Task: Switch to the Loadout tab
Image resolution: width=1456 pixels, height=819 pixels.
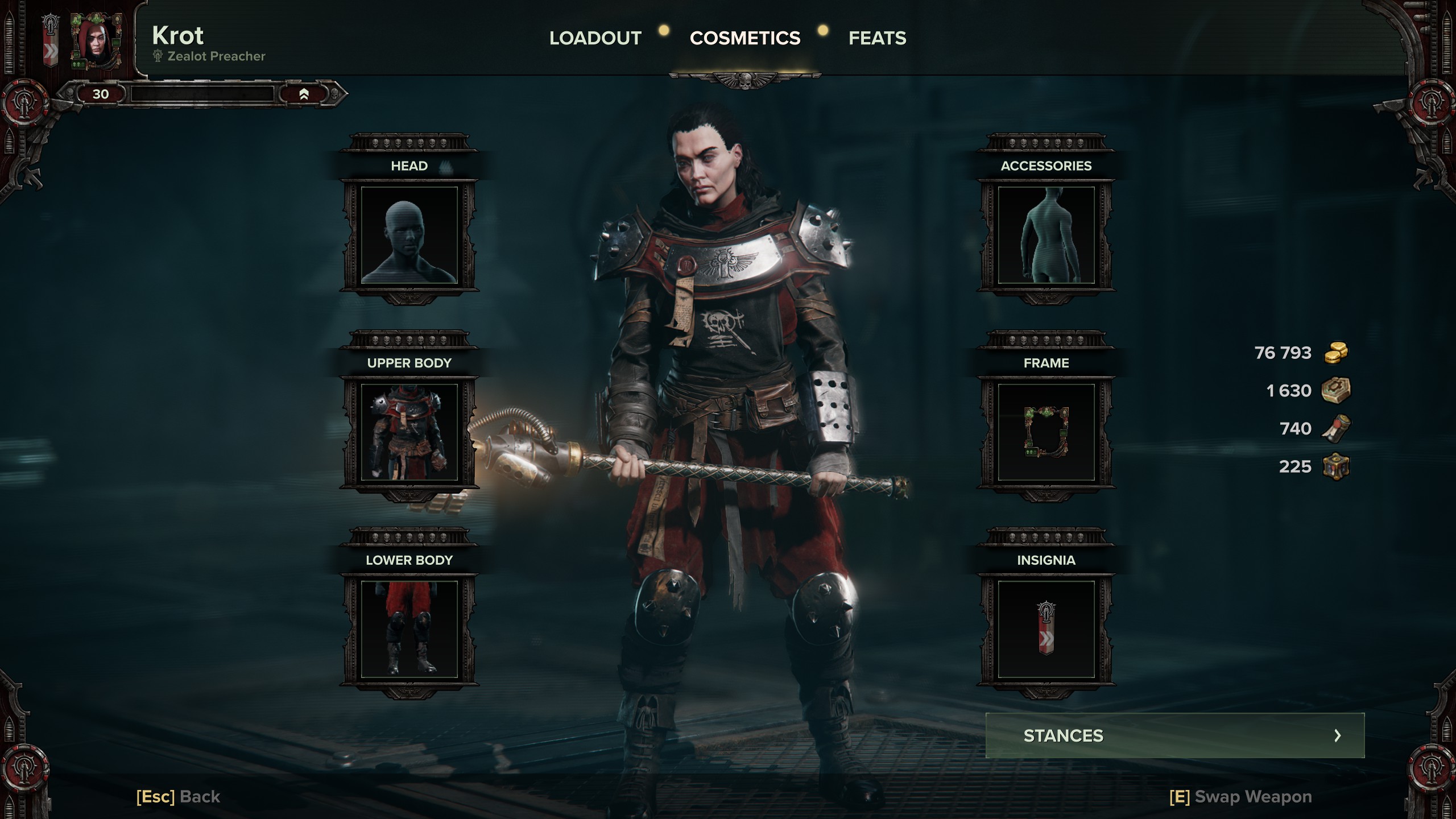Action: [x=595, y=38]
